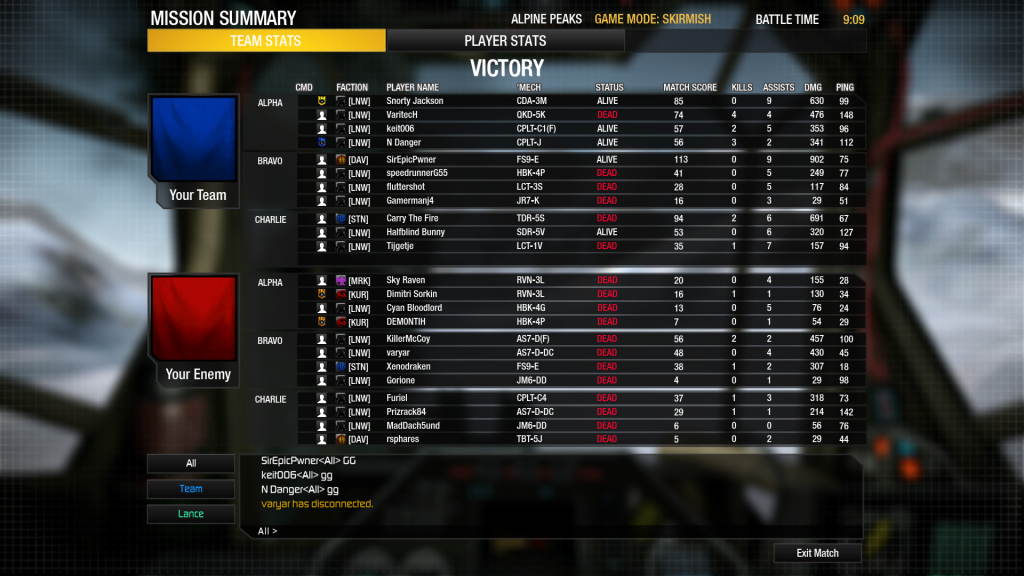The width and height of the screenshot is (1024, 576).
Task: Click the Player Name column header
Action: coord(412,88)
